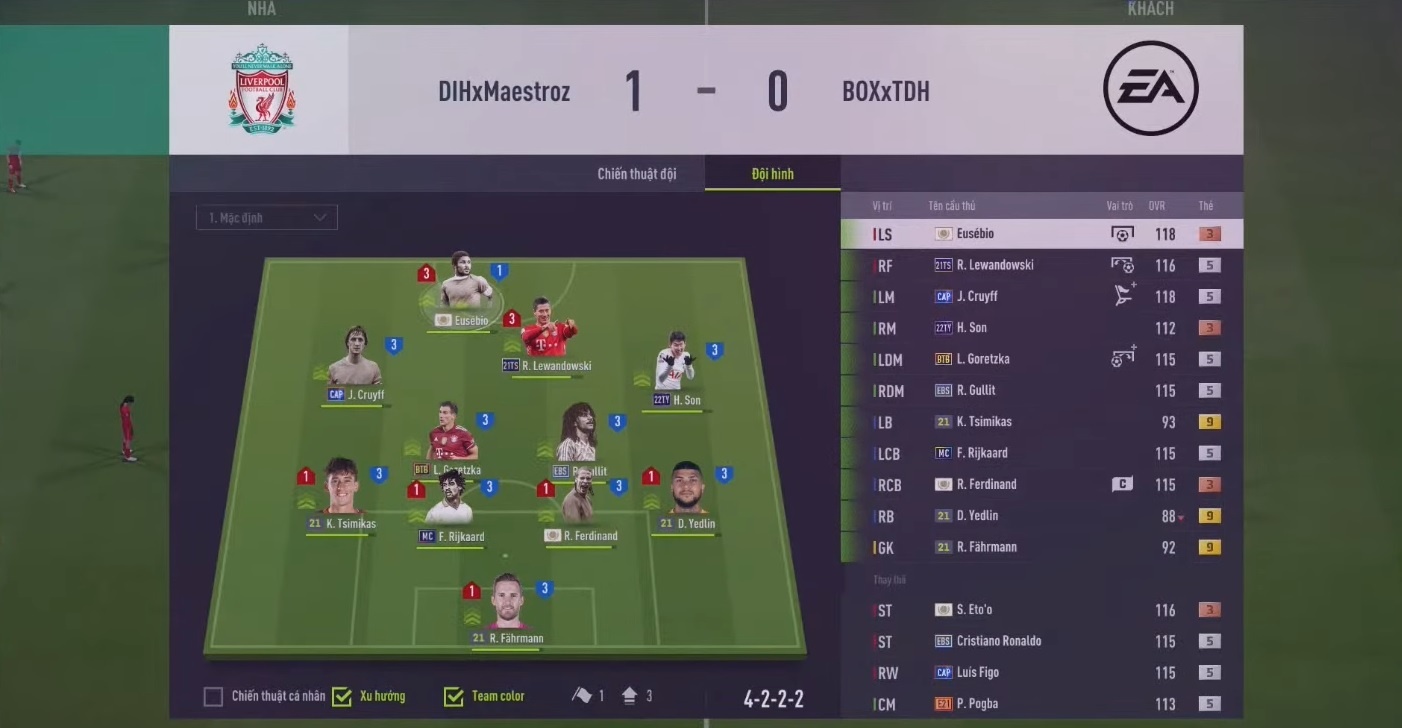
Task: Select the Đội hình tab
Action: (x=772, y=174)
